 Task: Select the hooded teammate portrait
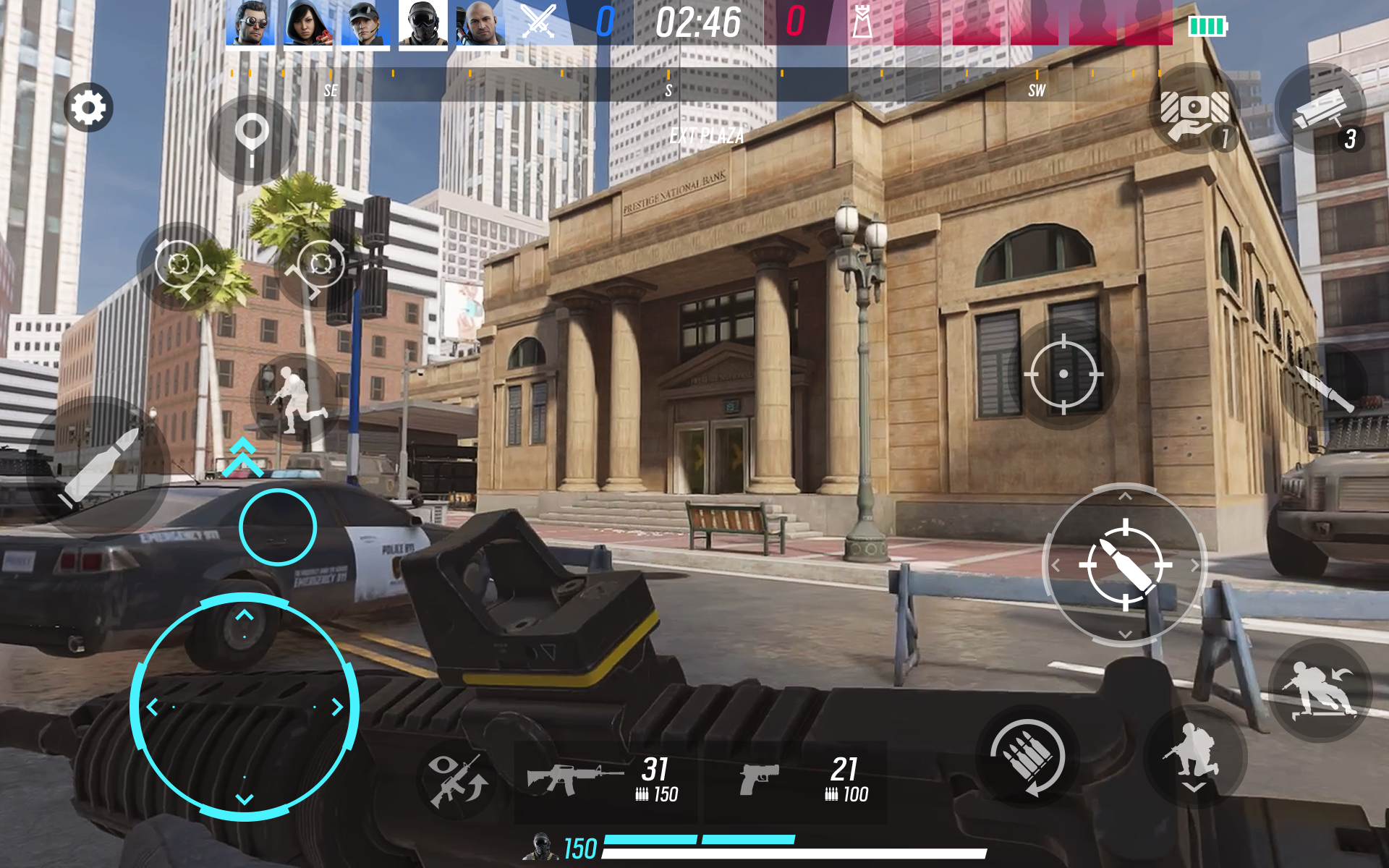pyautogui.click(x=308, y=24)
